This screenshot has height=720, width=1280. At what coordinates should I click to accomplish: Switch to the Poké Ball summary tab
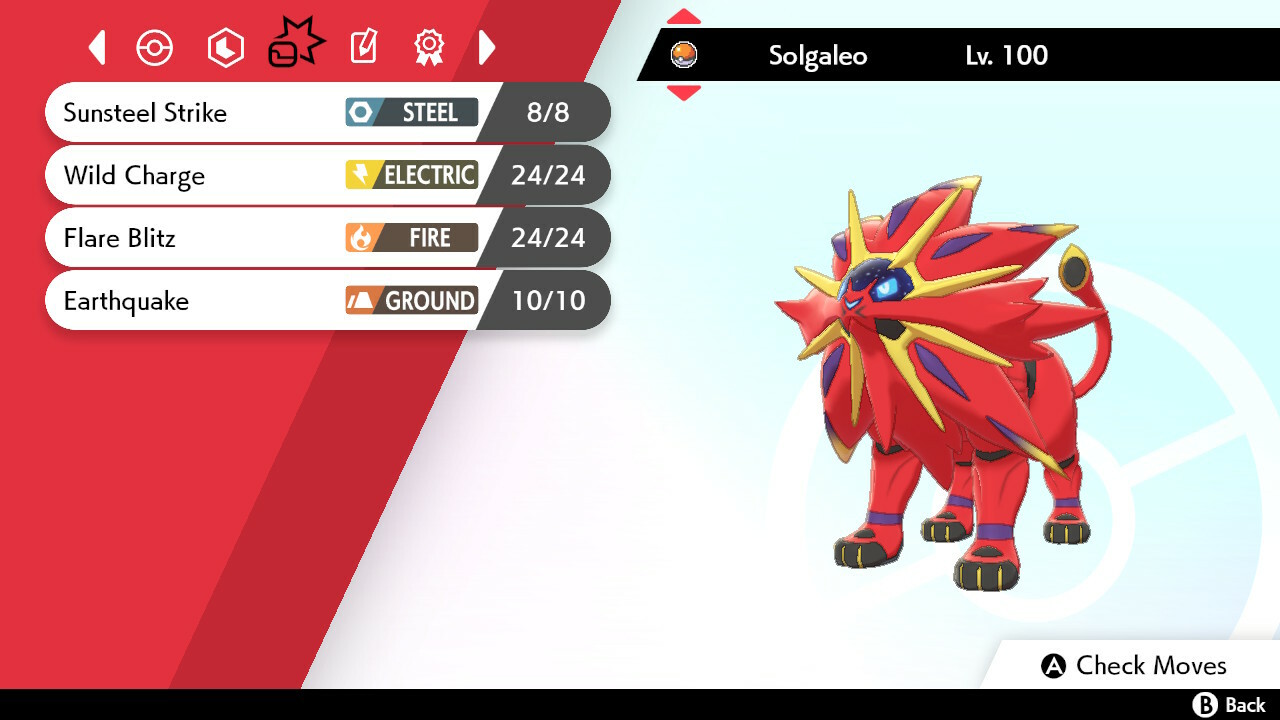click(155, 48)
